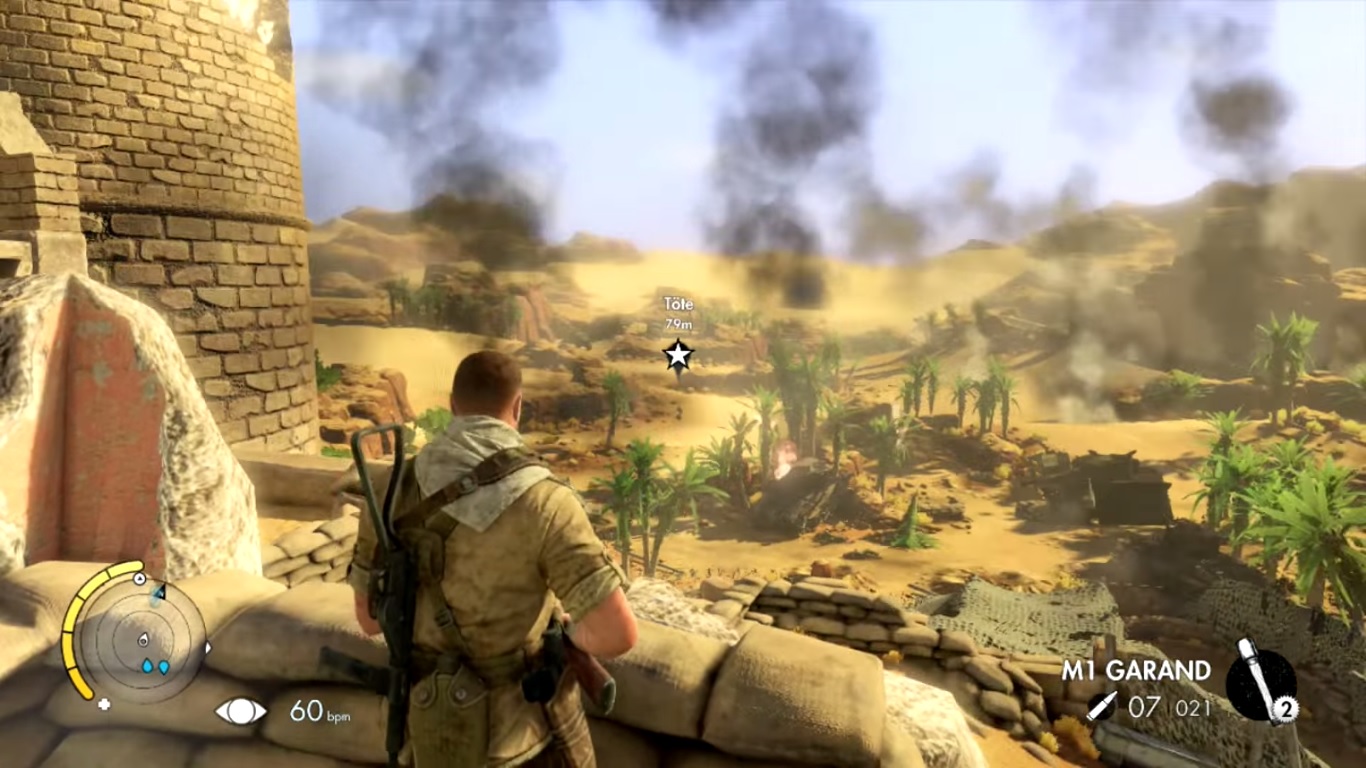Image resolution: width=1366 pixels, height=768 pixels.
Task: Click the eye visibility indicator icon
Action: click(241, 711)
